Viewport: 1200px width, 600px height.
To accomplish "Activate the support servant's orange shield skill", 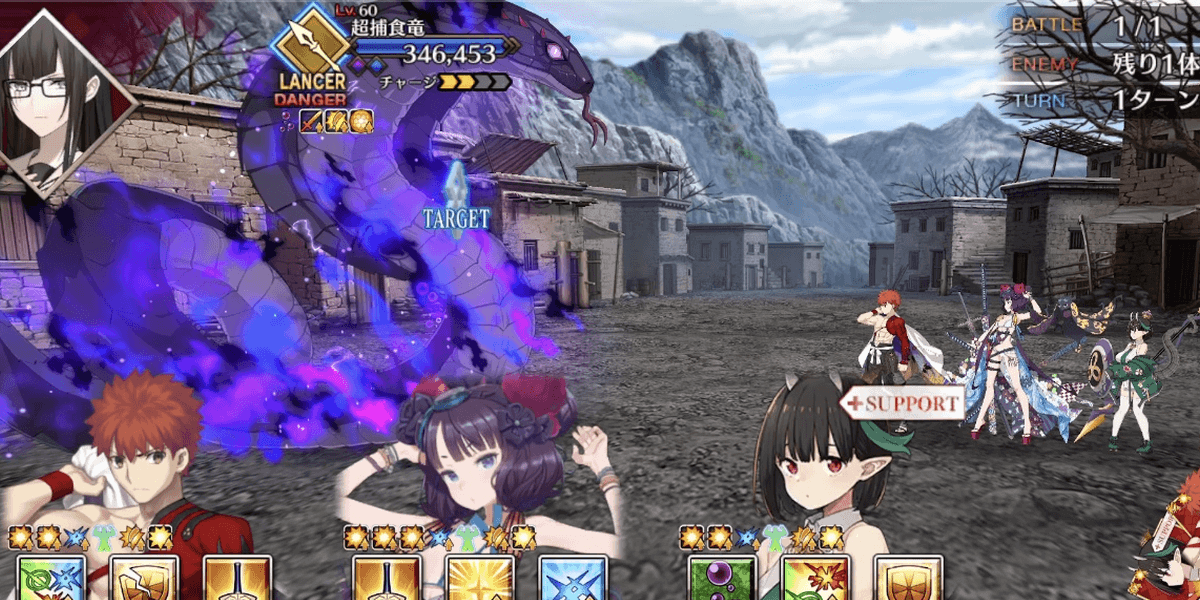I will pyautogui.click(x=908, y=579).
